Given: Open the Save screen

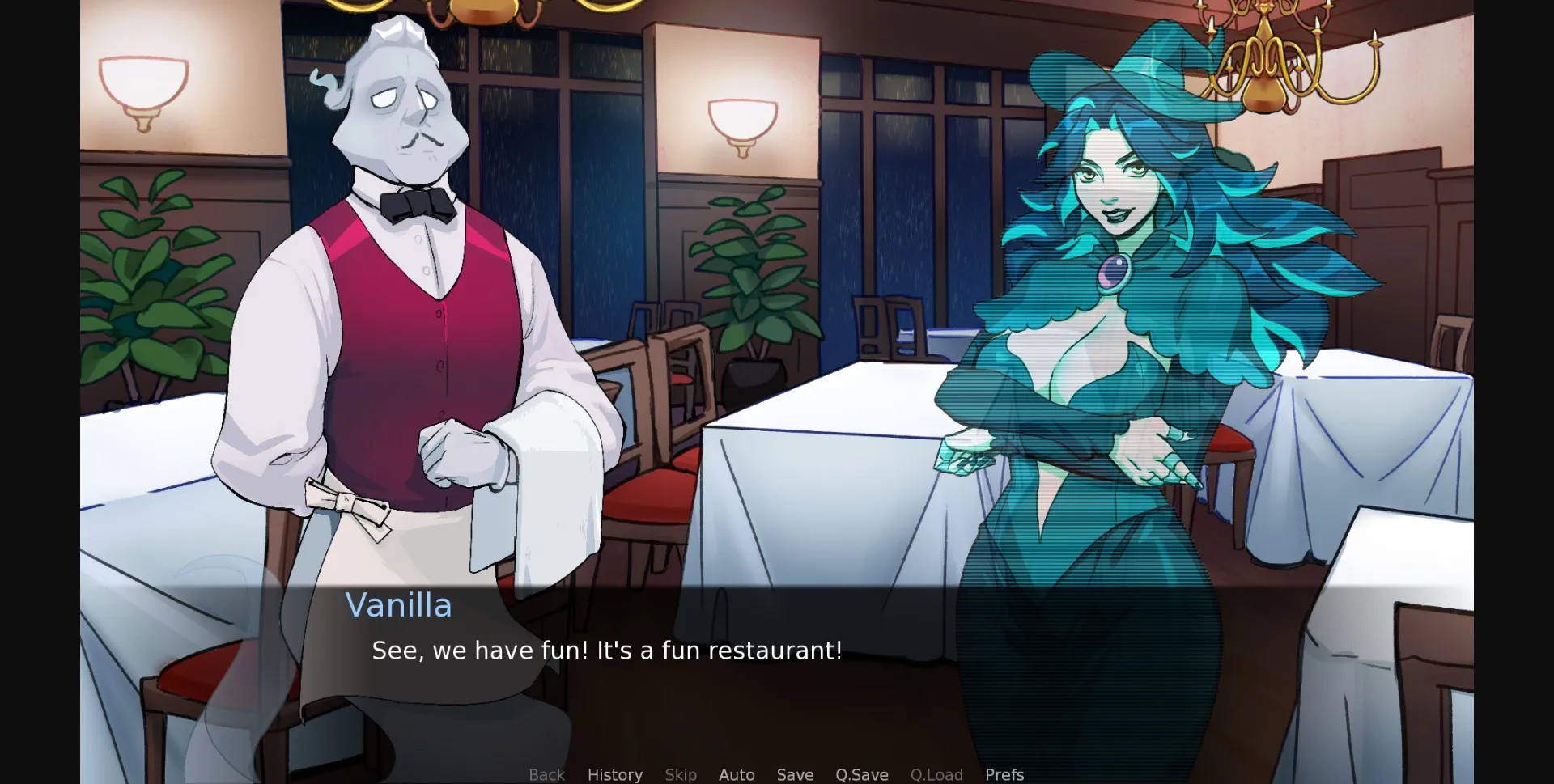Looking at the screenshot, I should click(794, 774).
